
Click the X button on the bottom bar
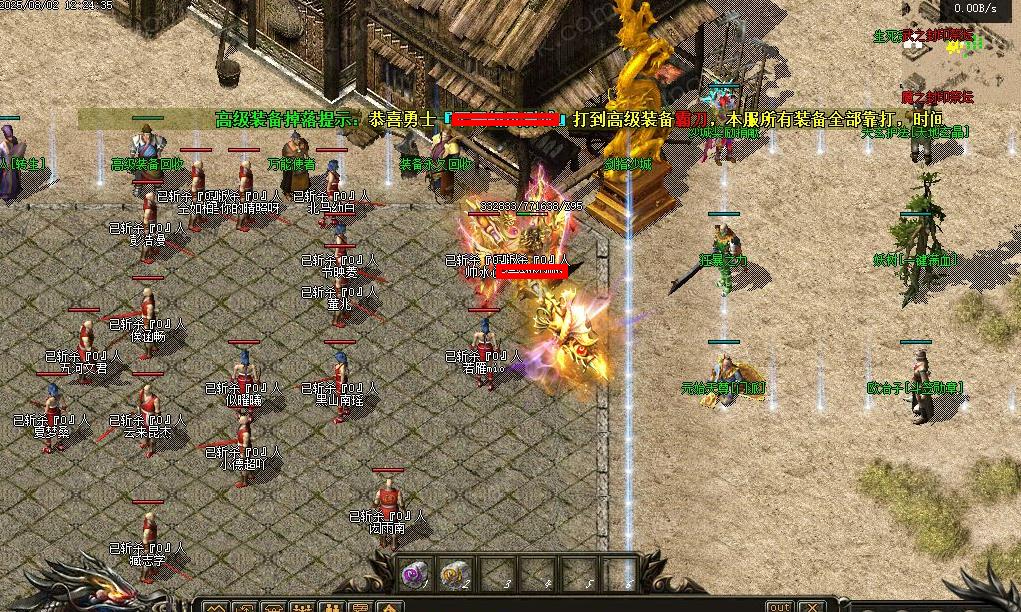coord(811,606)
